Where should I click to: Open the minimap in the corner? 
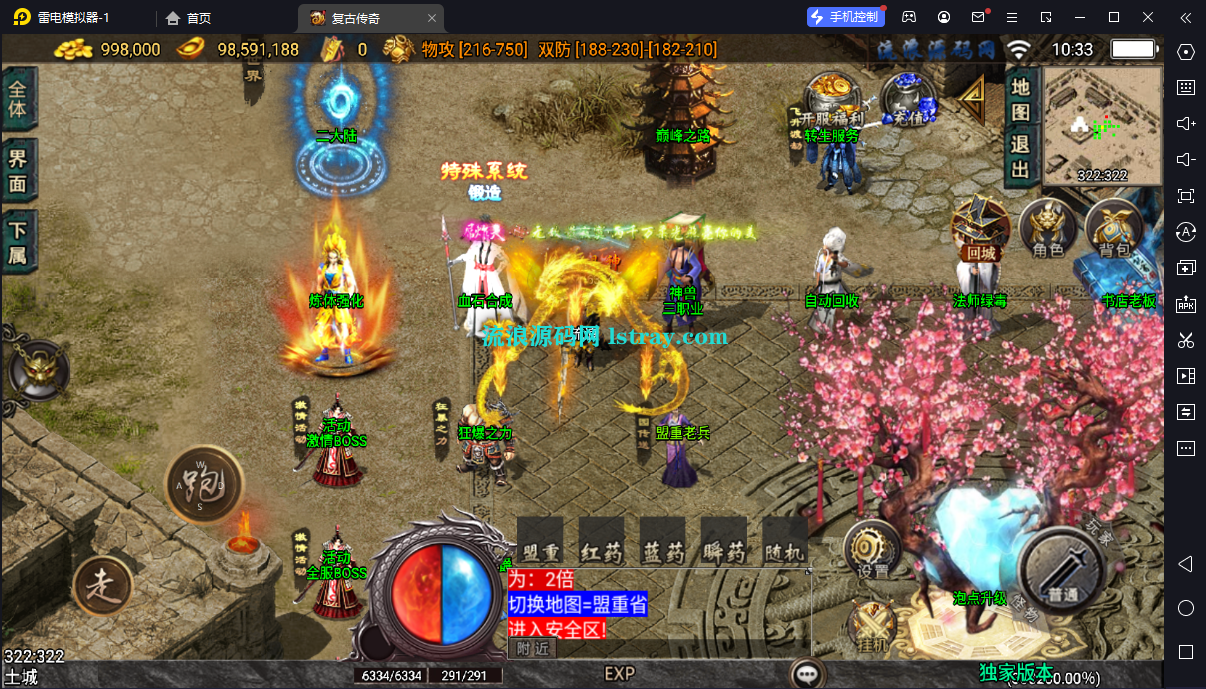(x=1102, y=127)
